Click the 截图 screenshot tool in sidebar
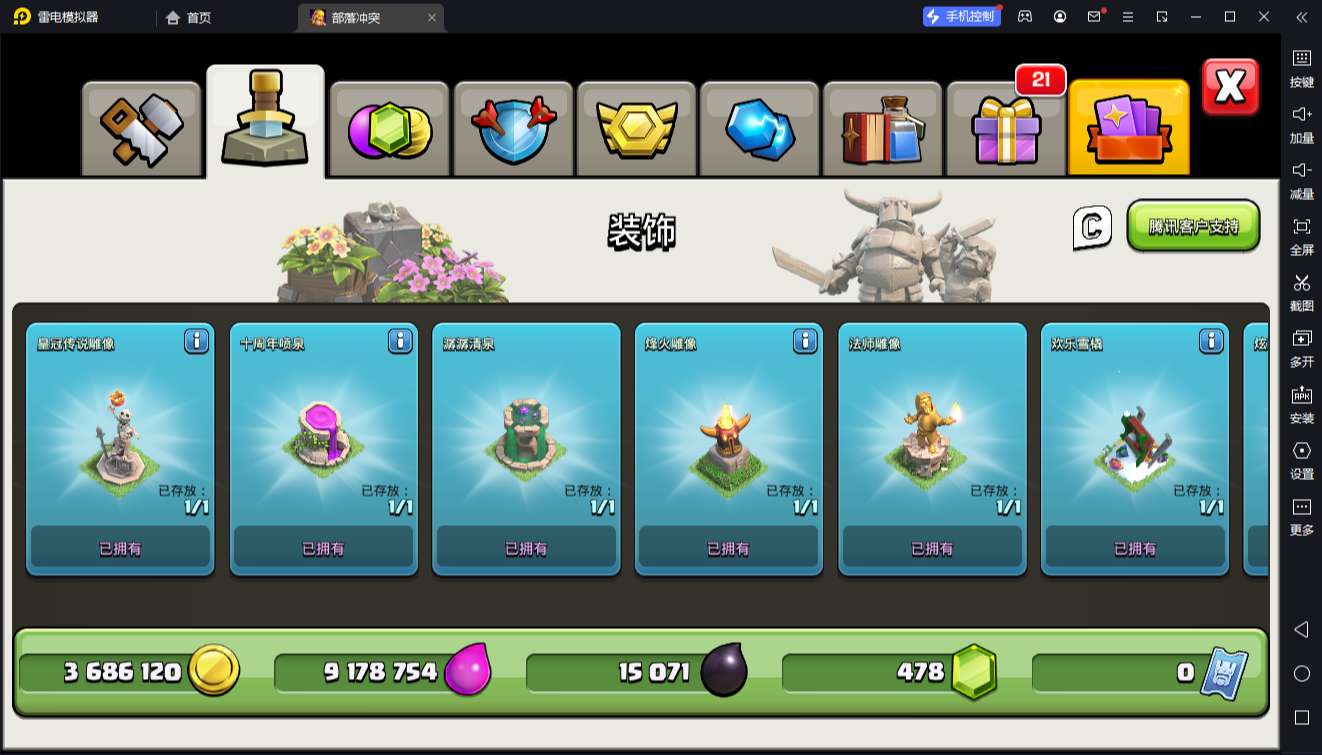The height and width of the screenshot is (755, 1322). 1301,291
